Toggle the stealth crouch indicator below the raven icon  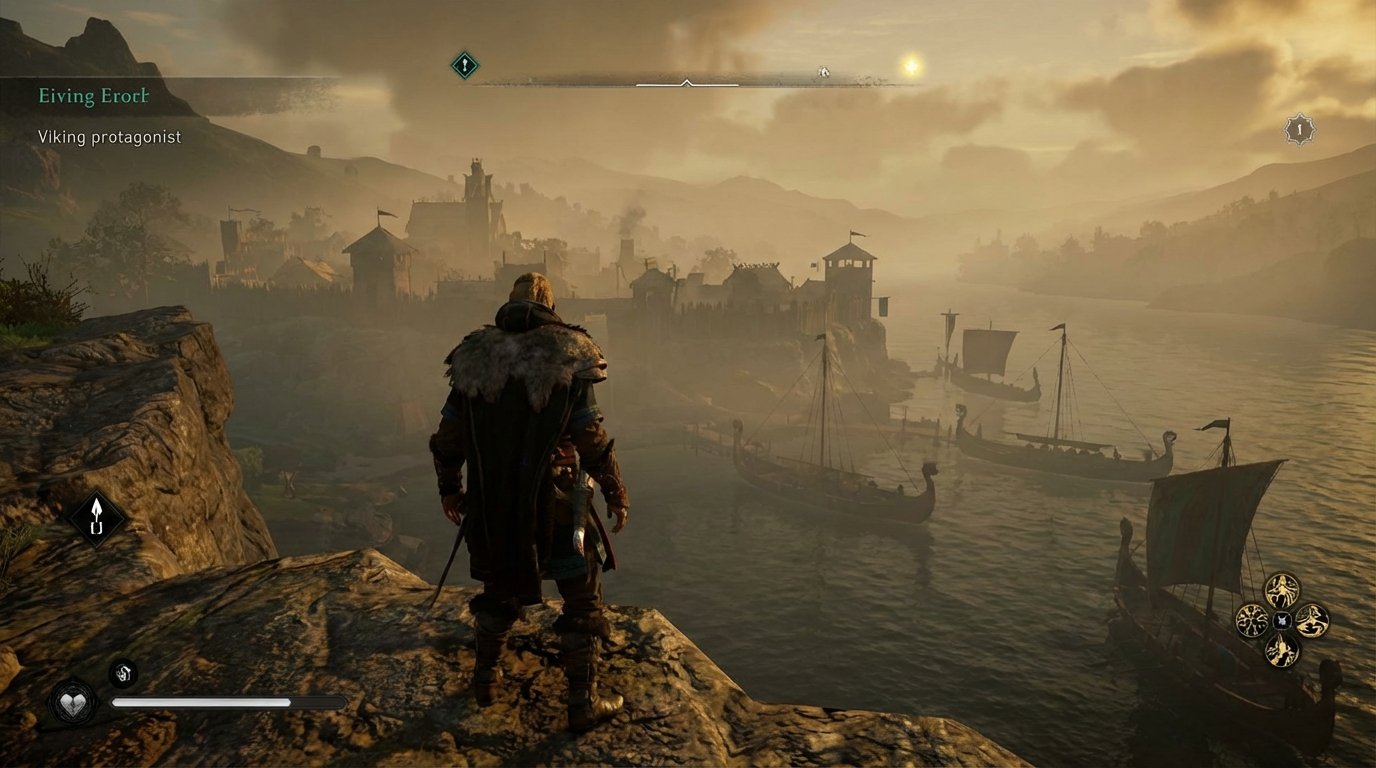click(x=96, y=528)
